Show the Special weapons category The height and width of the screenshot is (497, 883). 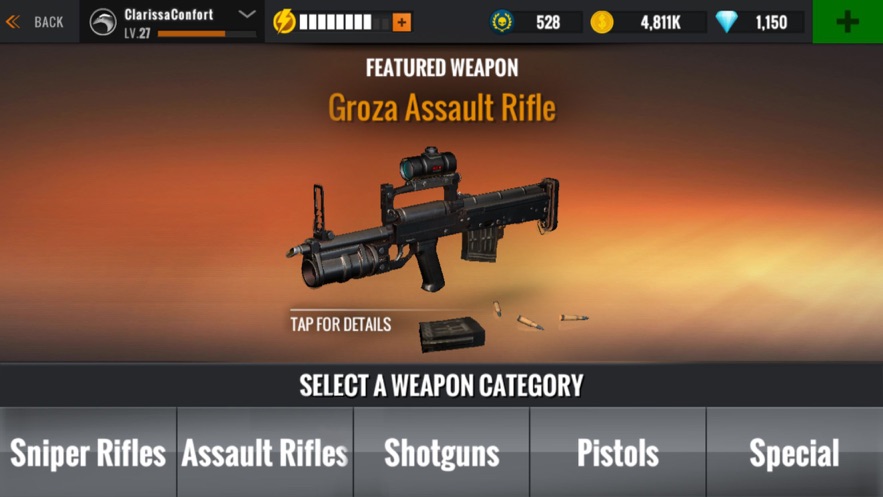pos(795,453)
